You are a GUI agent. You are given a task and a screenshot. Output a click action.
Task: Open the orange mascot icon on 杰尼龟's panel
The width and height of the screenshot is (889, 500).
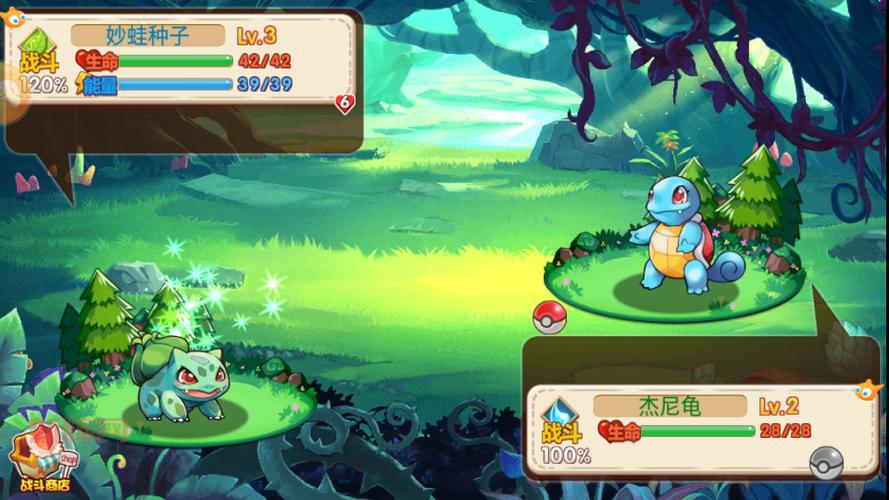coord(862,390)
